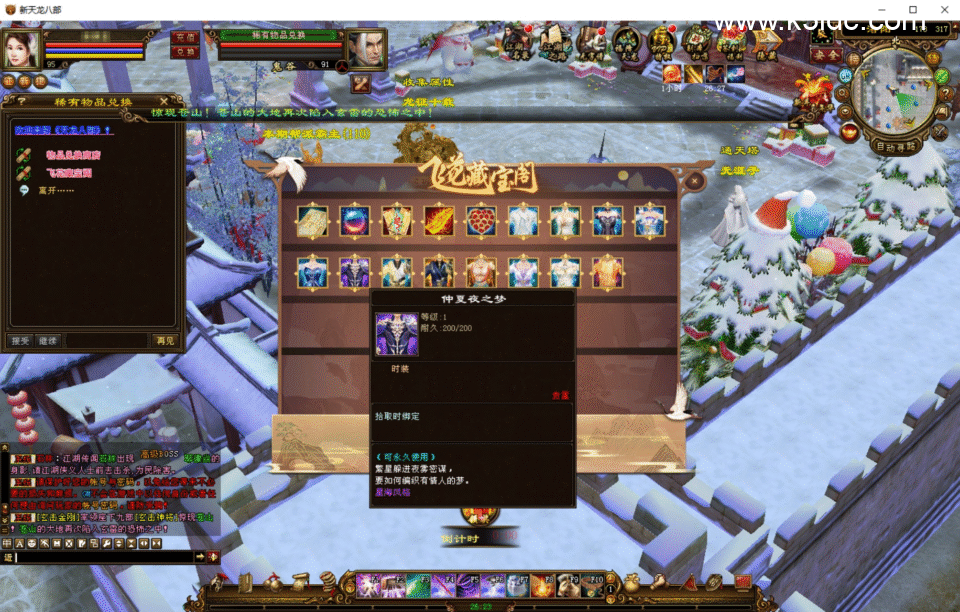Select the target NPC portrait
The height and width of the screenshot is (612, 960).
(x=366, y=49)
